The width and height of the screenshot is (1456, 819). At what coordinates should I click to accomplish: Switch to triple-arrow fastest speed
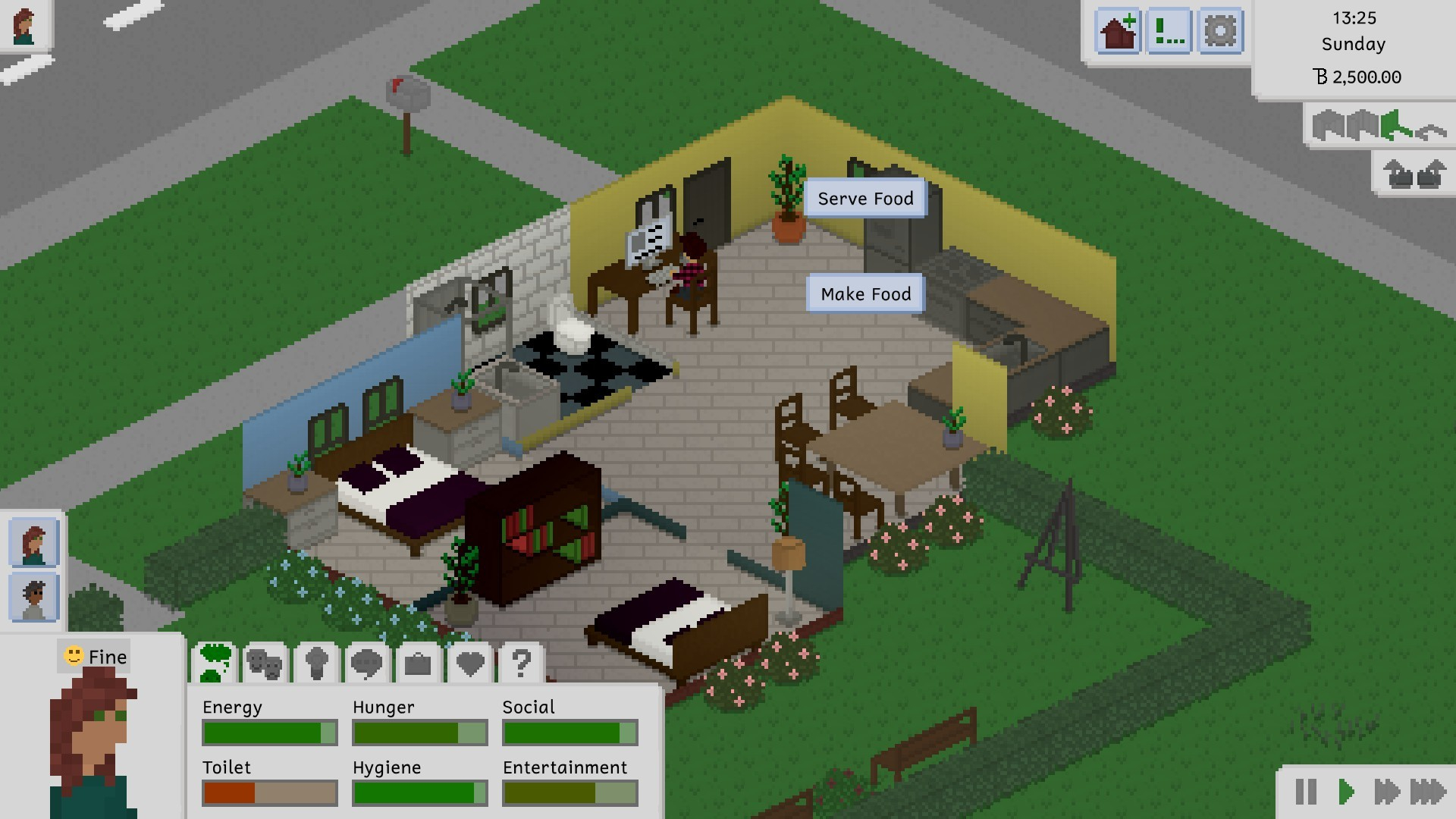(1428, 792)
